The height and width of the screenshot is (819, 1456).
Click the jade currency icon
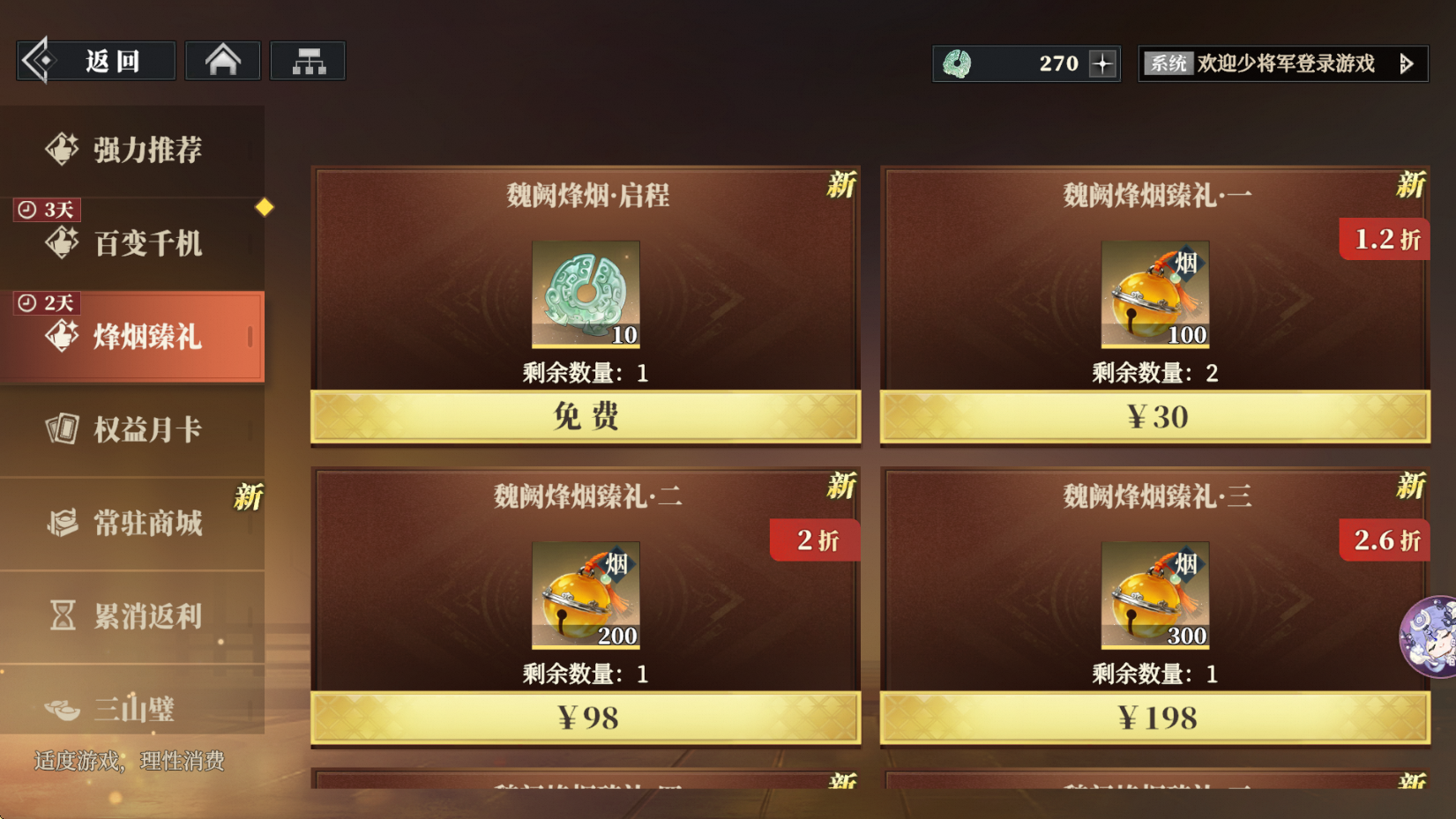[x=961, y=62]
